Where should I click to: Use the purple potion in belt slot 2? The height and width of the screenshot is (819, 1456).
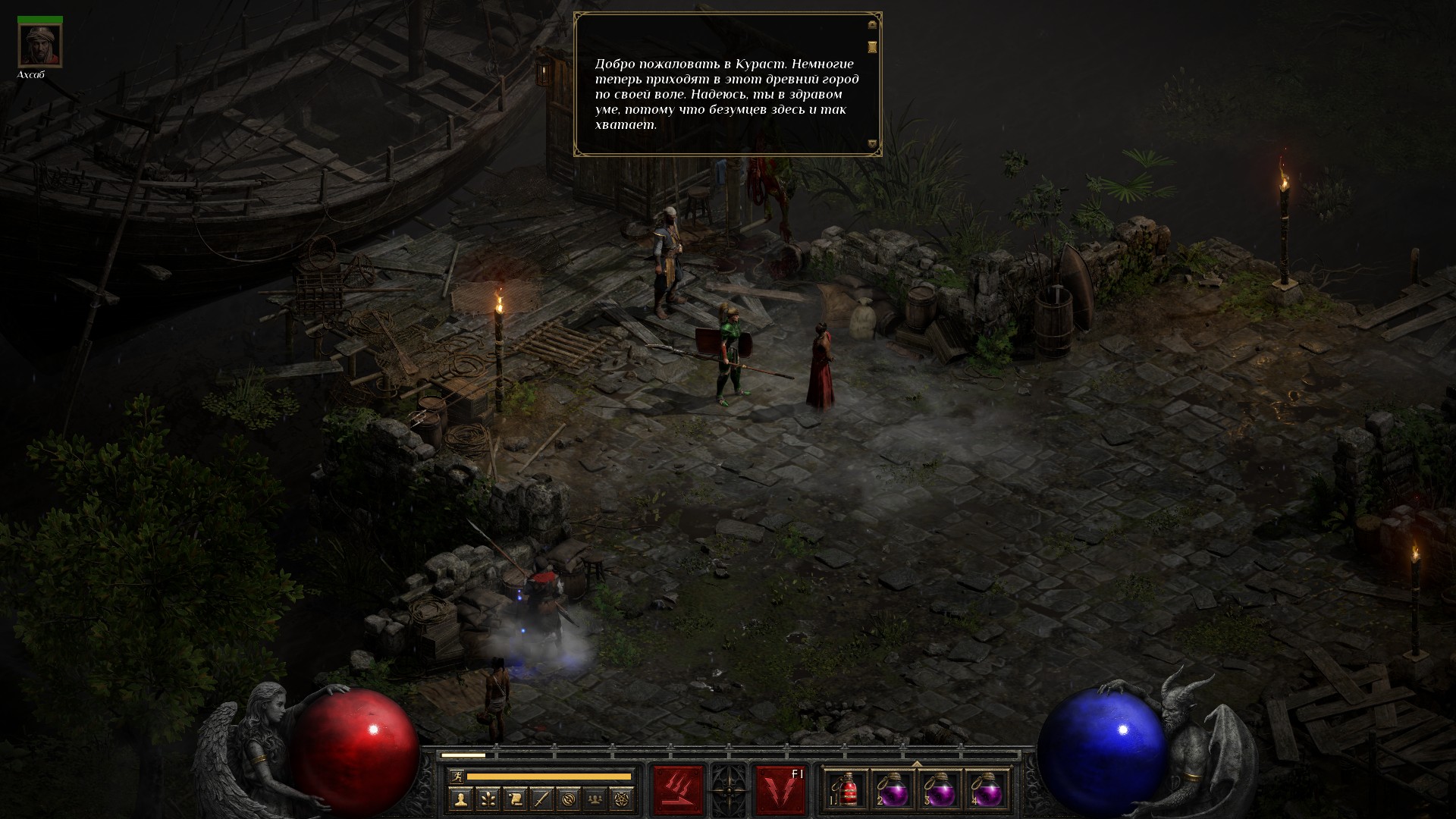[x=894, y=791]
